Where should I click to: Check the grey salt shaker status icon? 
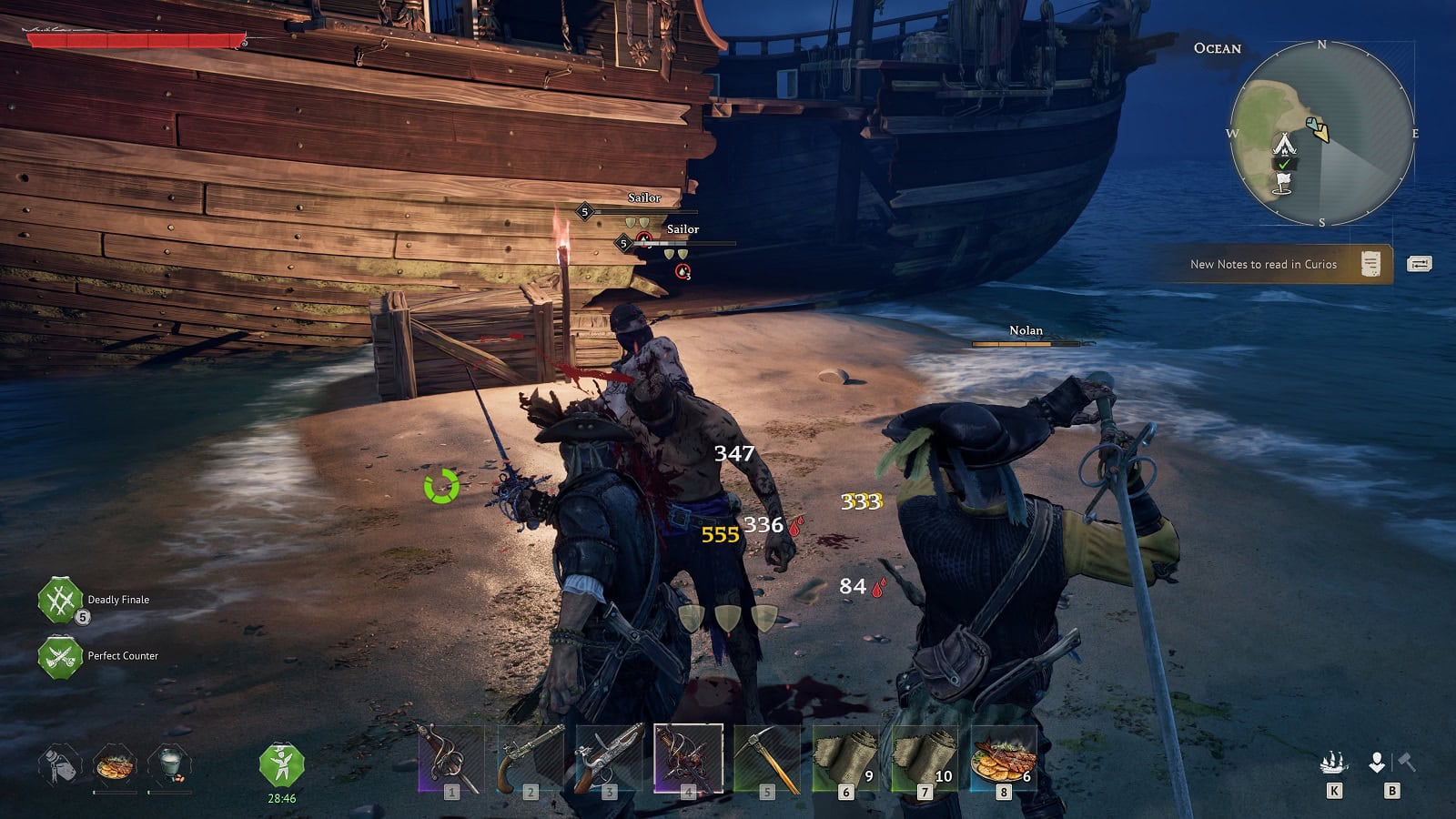coord(60,765)
